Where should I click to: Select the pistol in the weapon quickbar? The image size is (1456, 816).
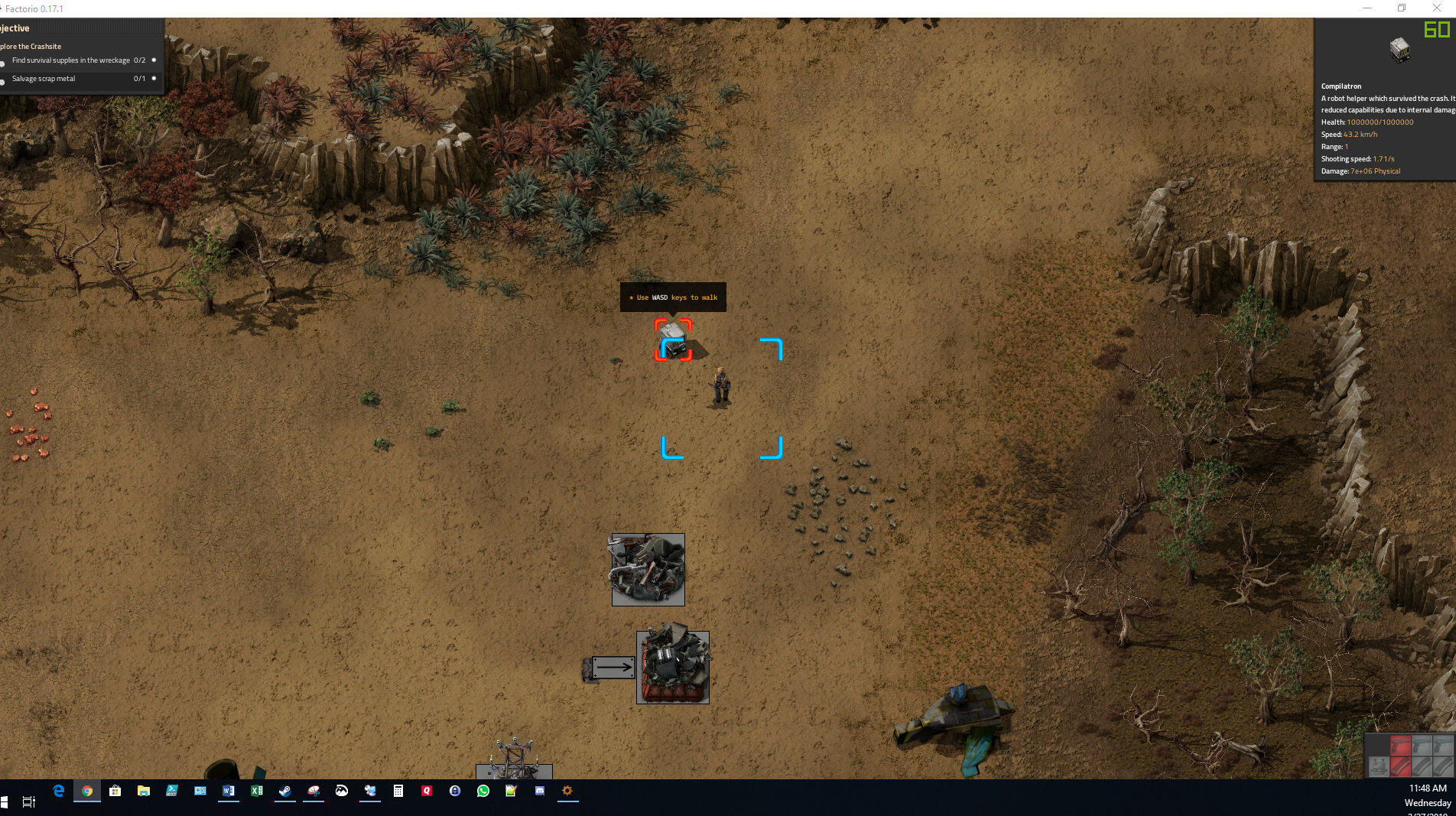pos(1401,745)
